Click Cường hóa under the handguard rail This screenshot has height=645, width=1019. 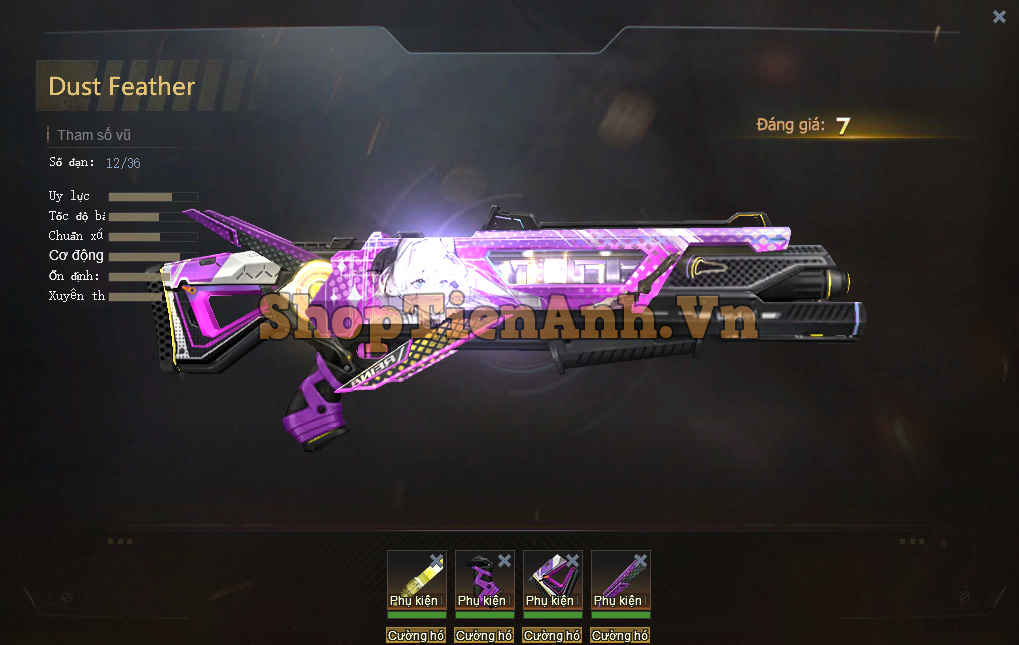(620, 636)
